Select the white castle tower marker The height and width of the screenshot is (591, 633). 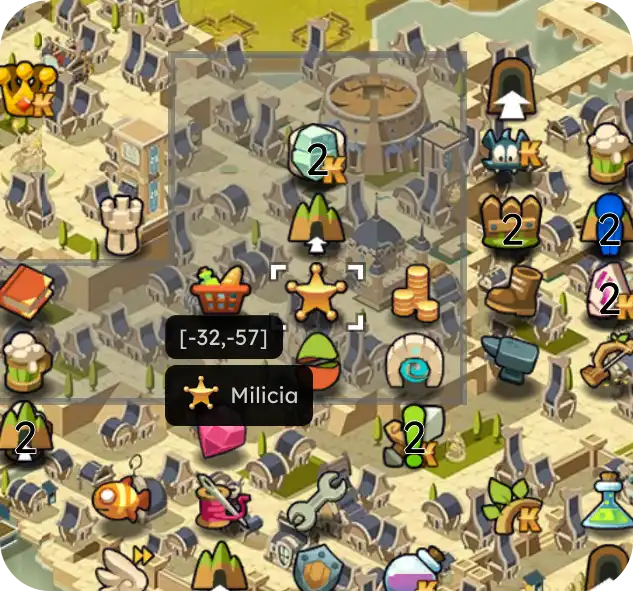(x=121, y=222)
